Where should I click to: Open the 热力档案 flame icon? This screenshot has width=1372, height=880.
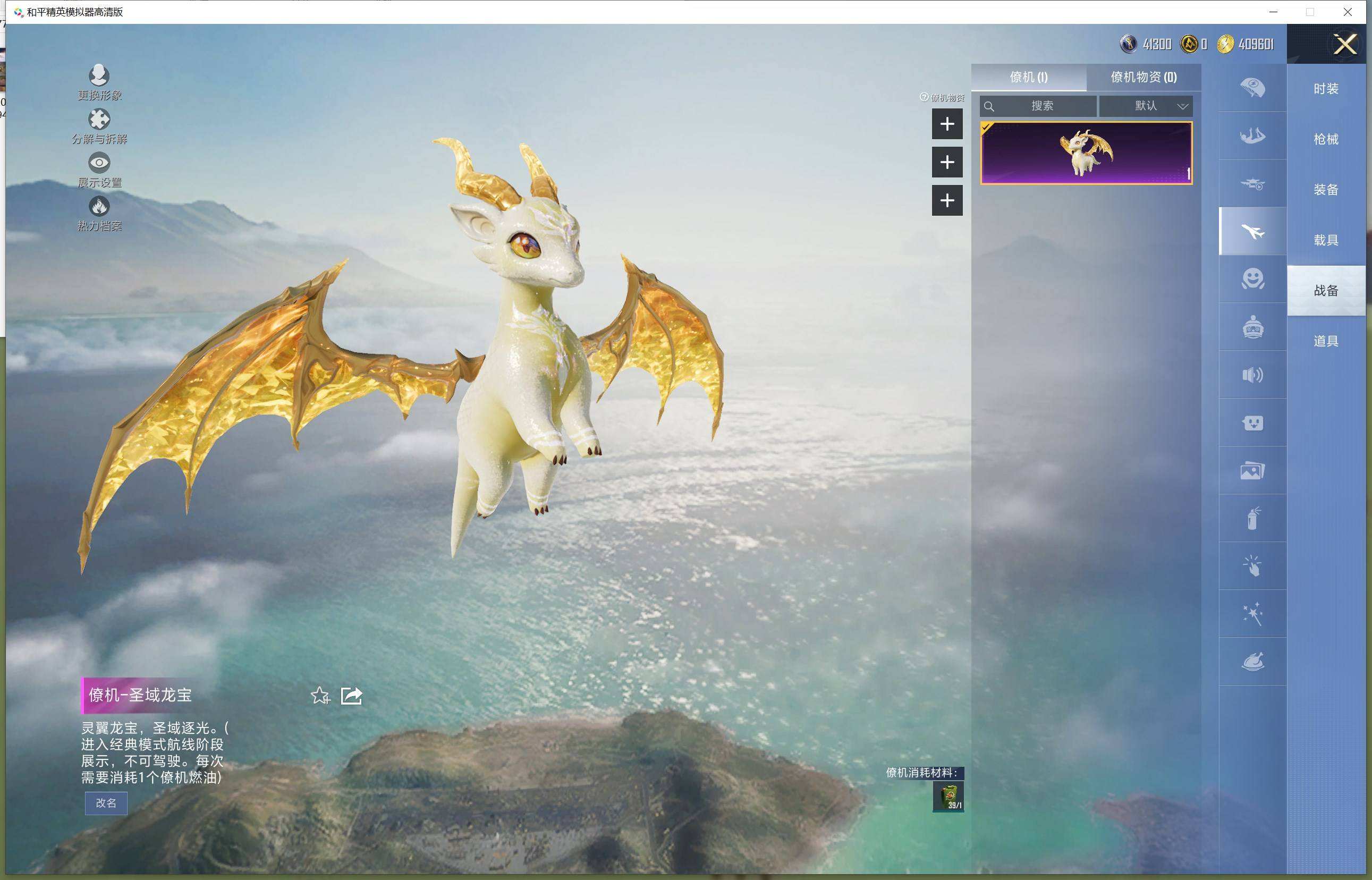point(99,213)
